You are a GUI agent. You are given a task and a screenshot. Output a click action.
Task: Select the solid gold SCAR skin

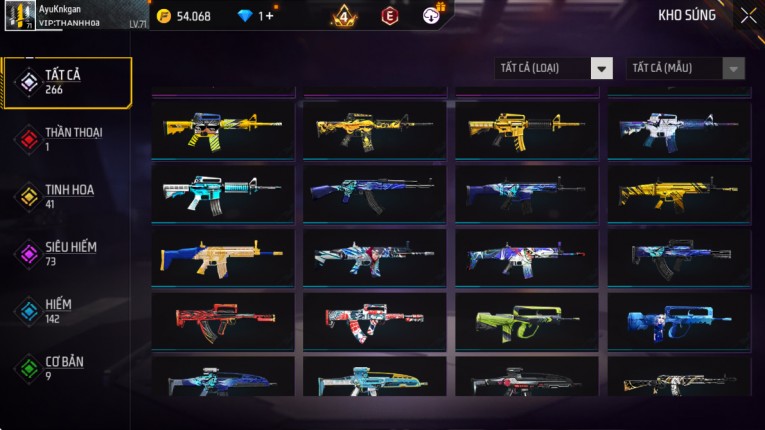(x=678, y=193)
